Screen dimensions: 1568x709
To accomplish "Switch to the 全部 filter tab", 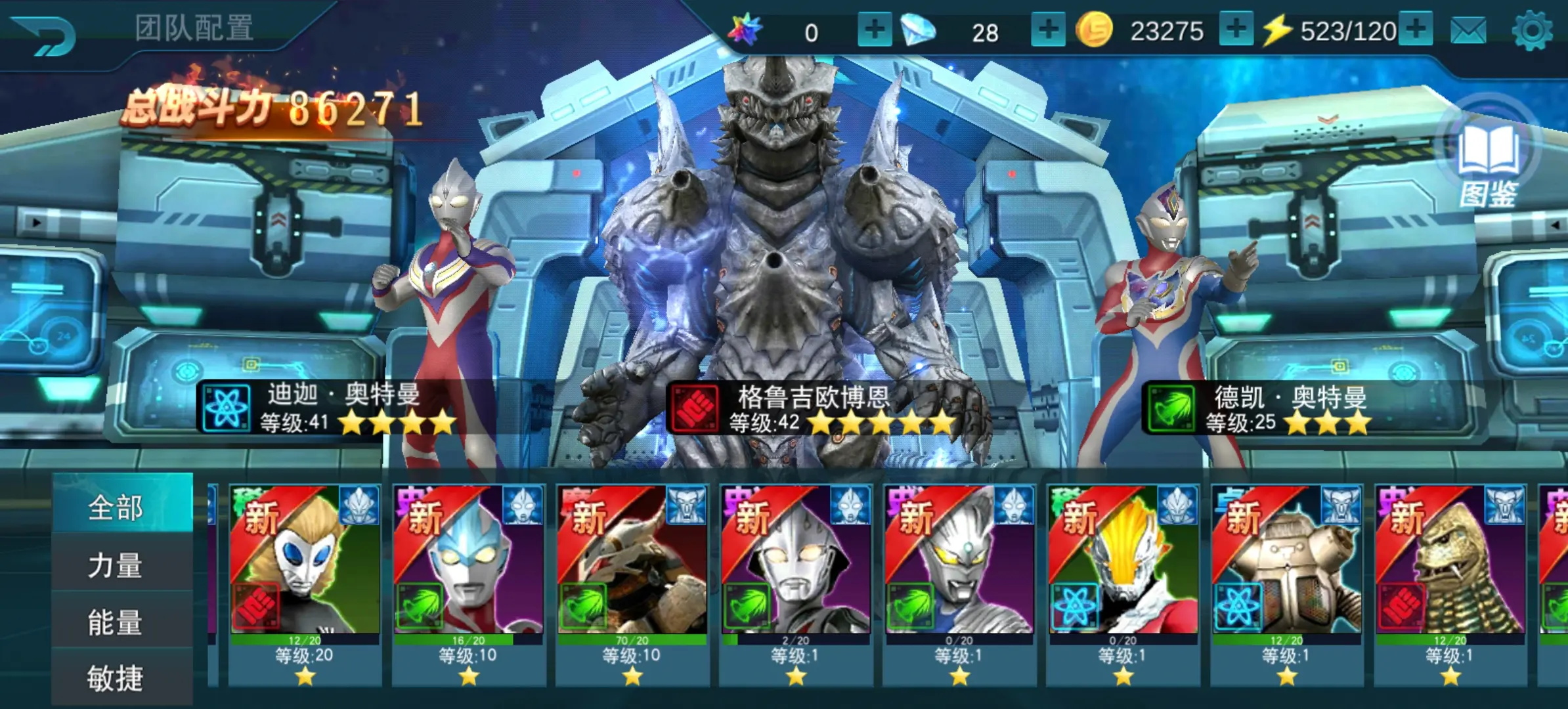I will pyautogui.click(x=116, y=507).
